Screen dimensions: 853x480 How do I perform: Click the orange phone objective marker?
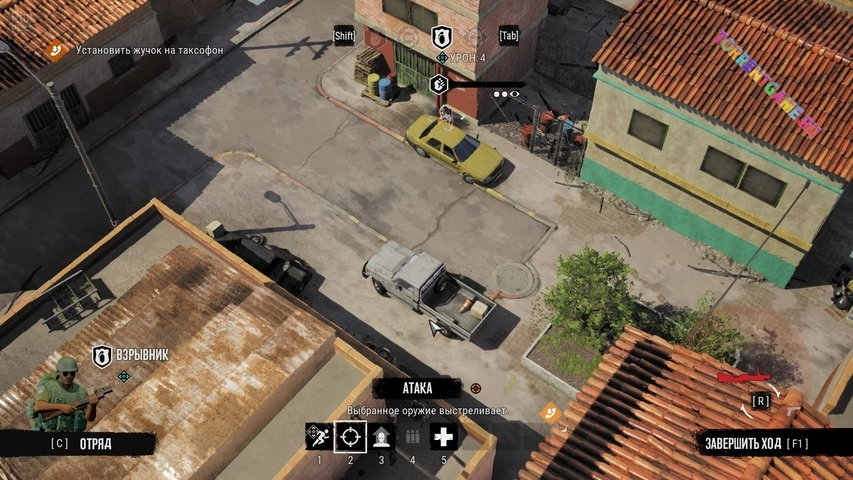pyautogui.click(x=548, y=411)
